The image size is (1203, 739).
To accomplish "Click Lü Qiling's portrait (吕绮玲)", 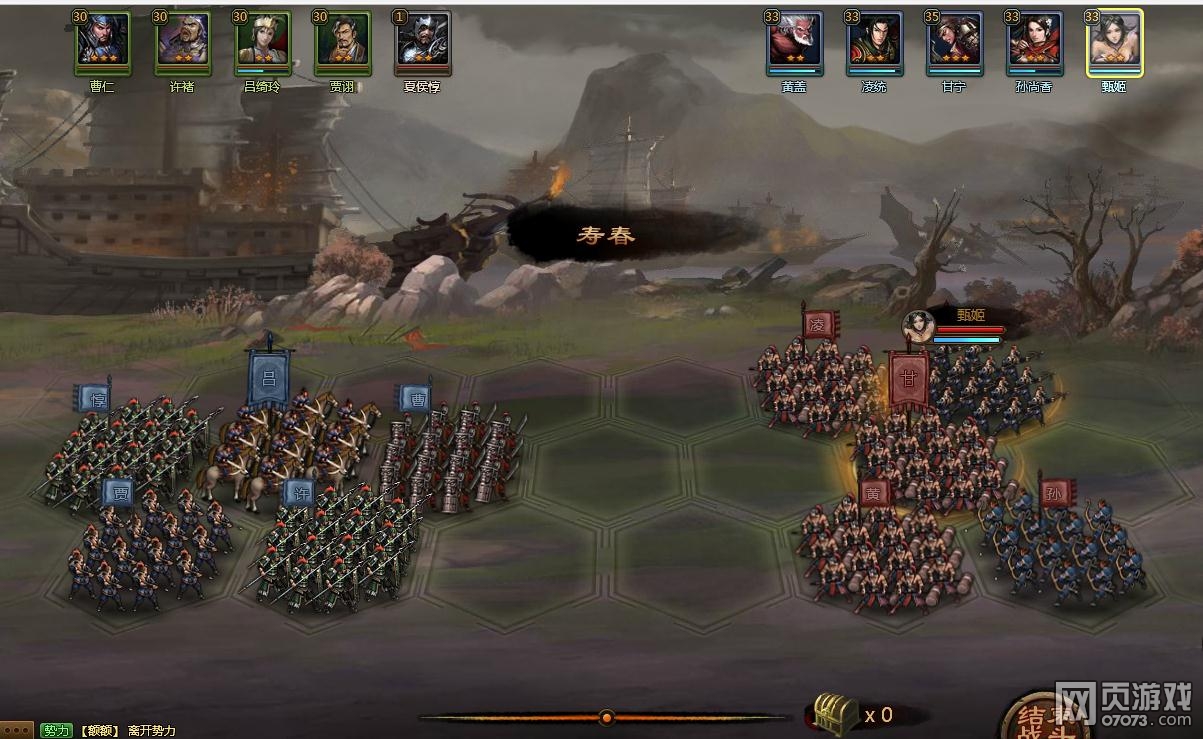I will click(262, 43).
